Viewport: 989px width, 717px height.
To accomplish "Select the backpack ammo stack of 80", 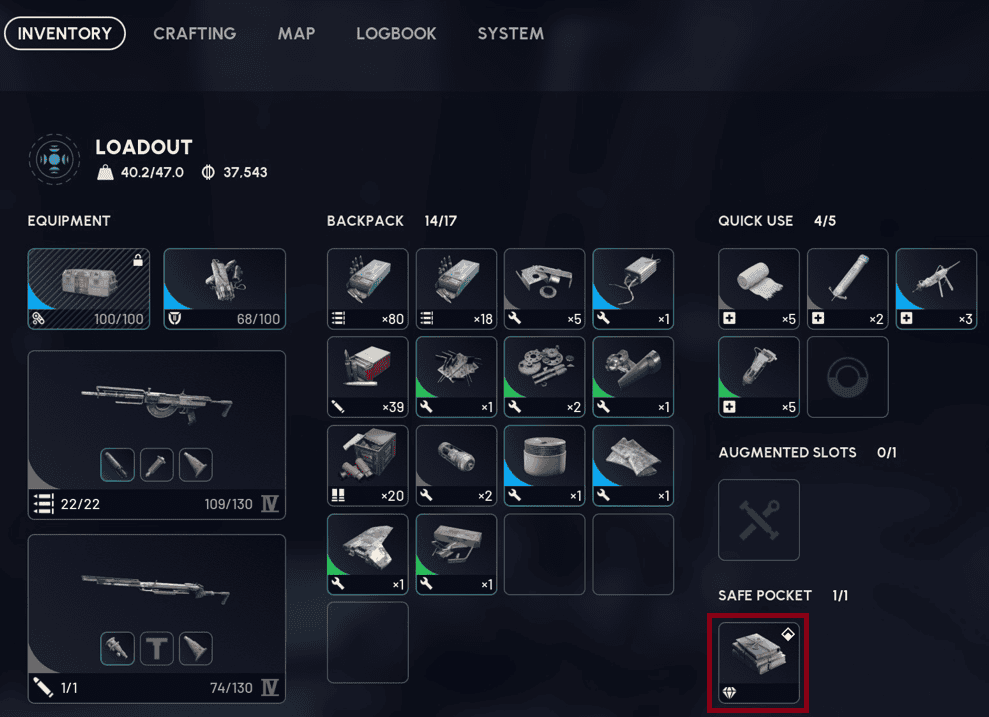I will (x=367, y=289).
